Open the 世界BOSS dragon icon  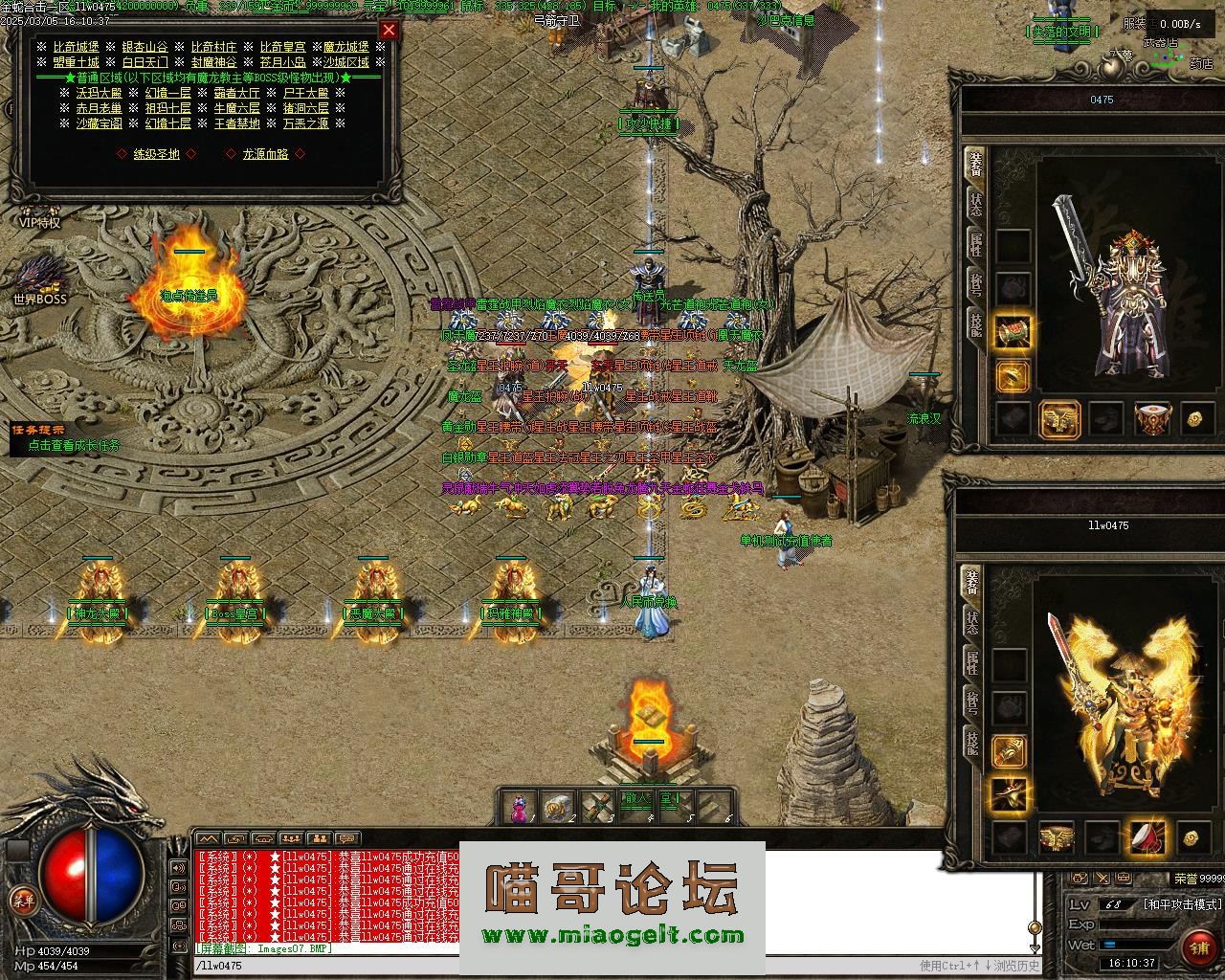coord(40,278)
